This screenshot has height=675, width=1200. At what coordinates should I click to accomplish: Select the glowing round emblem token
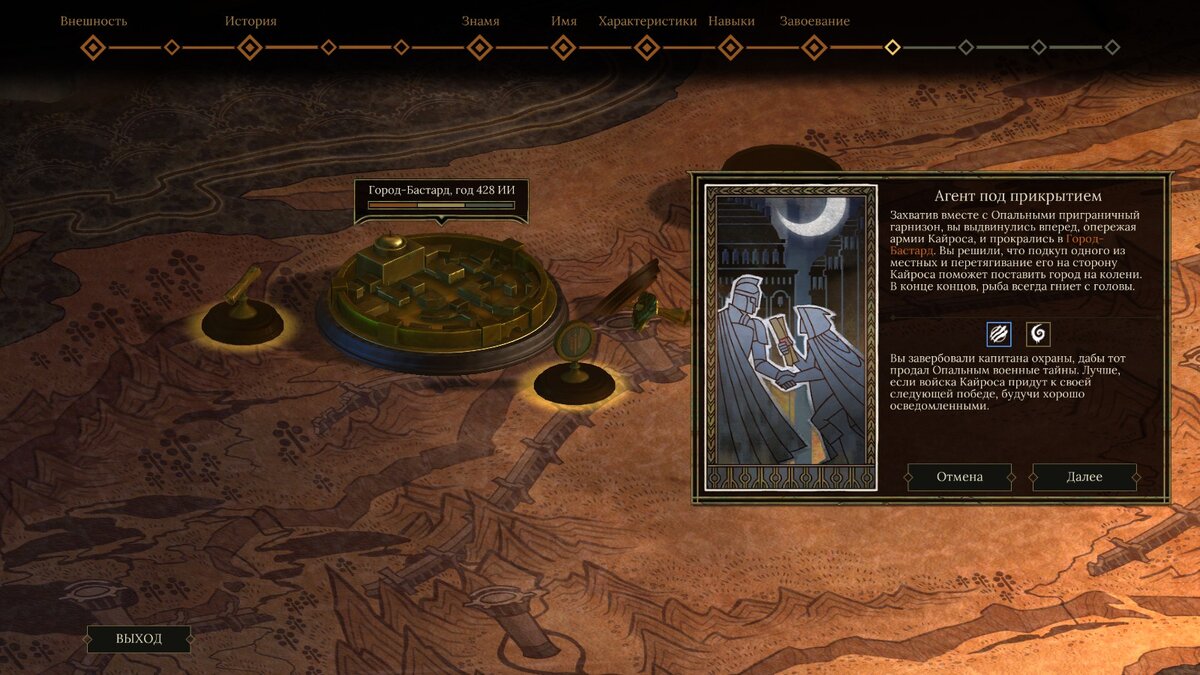click(x=574, y=368)
